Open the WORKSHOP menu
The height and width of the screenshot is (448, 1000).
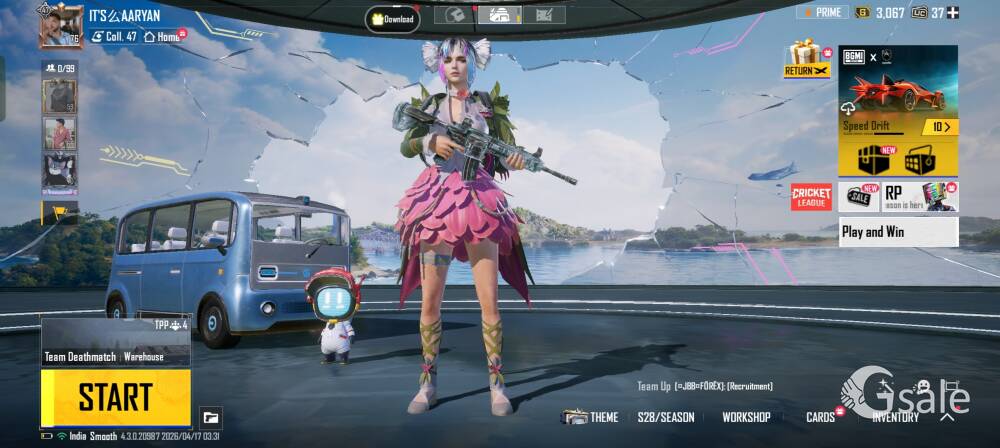coord(746,417)
